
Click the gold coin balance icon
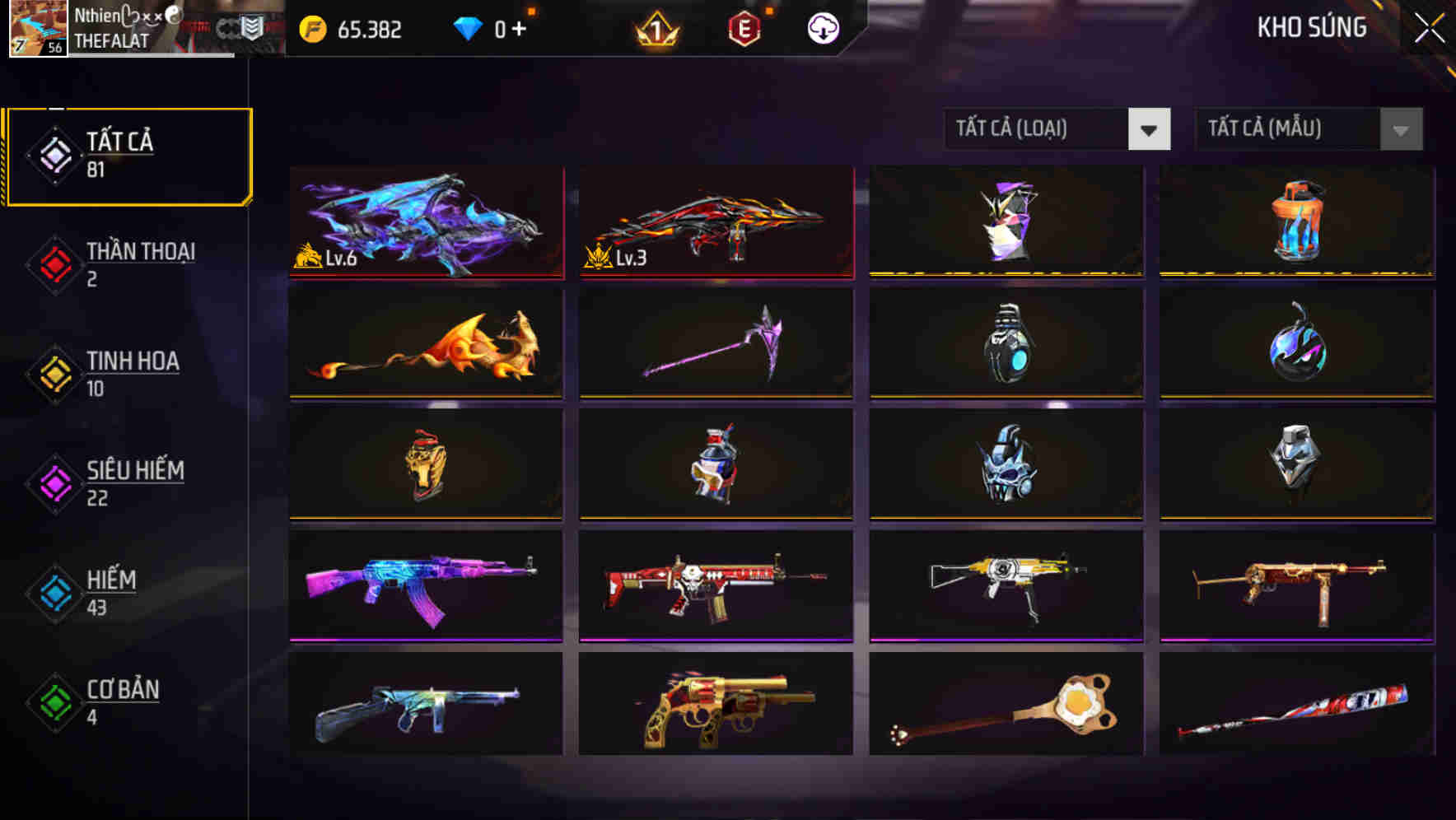[x=311, y=26]
